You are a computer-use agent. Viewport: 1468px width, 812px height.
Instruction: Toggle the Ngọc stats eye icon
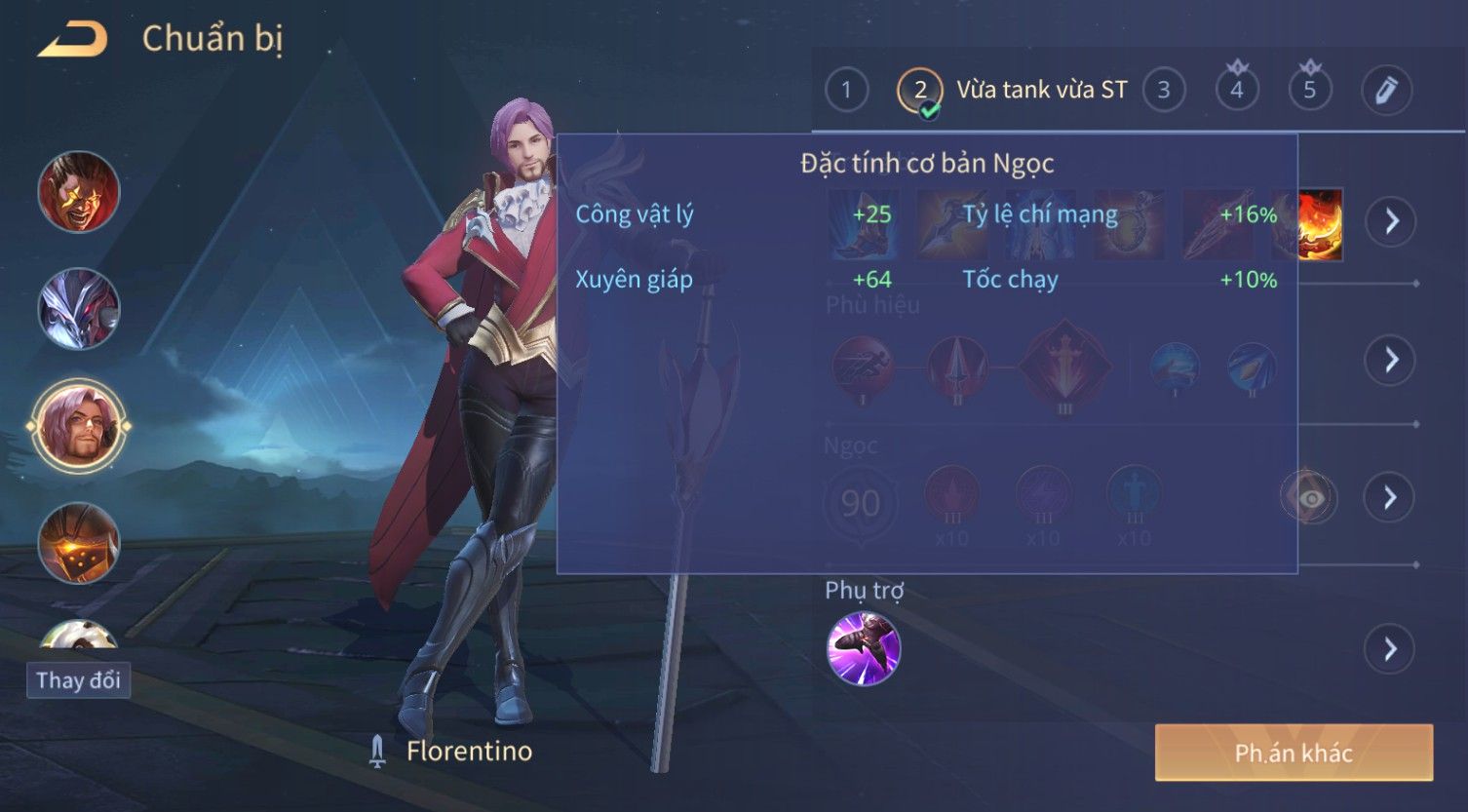(x=1309, y=498)
